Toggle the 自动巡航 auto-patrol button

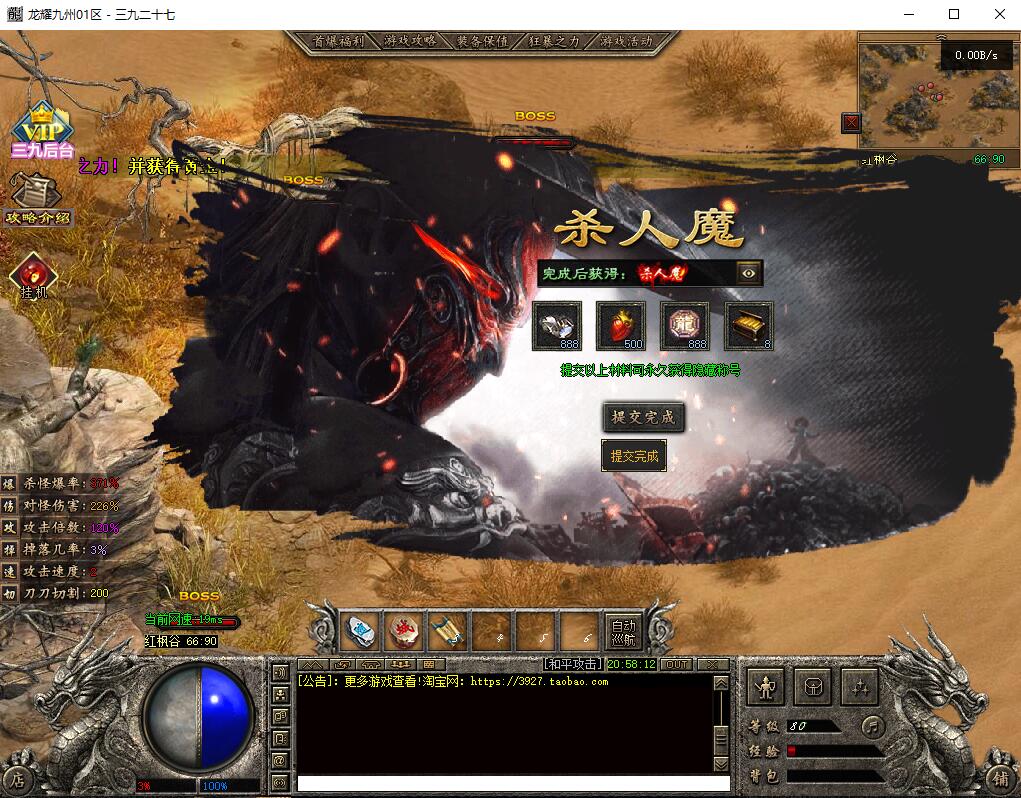(623, 631)
